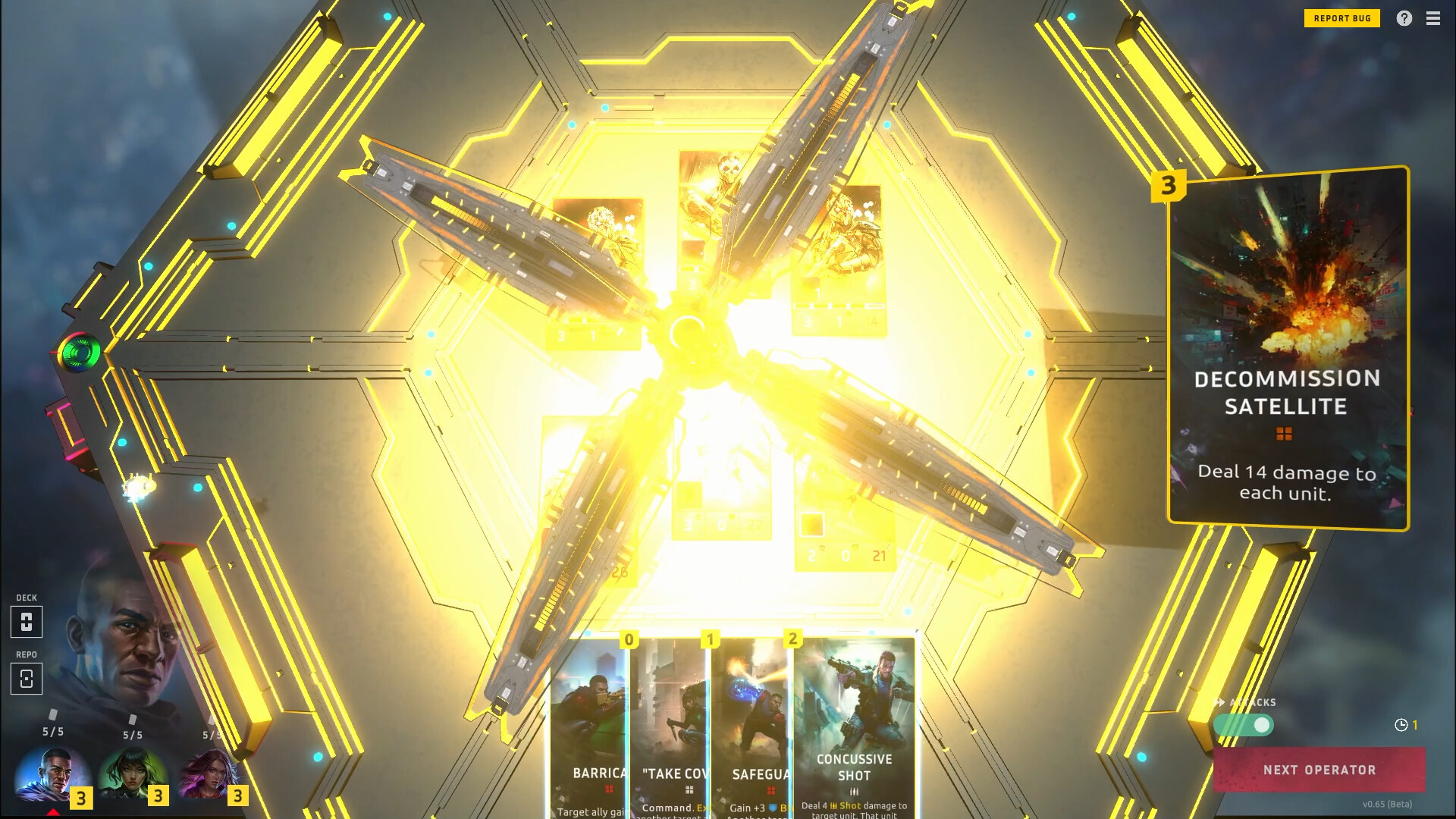The height and width of the screenshot is (819, 1456).
Task: Click the help question mark icon
Action: (x=1405, y=17)
